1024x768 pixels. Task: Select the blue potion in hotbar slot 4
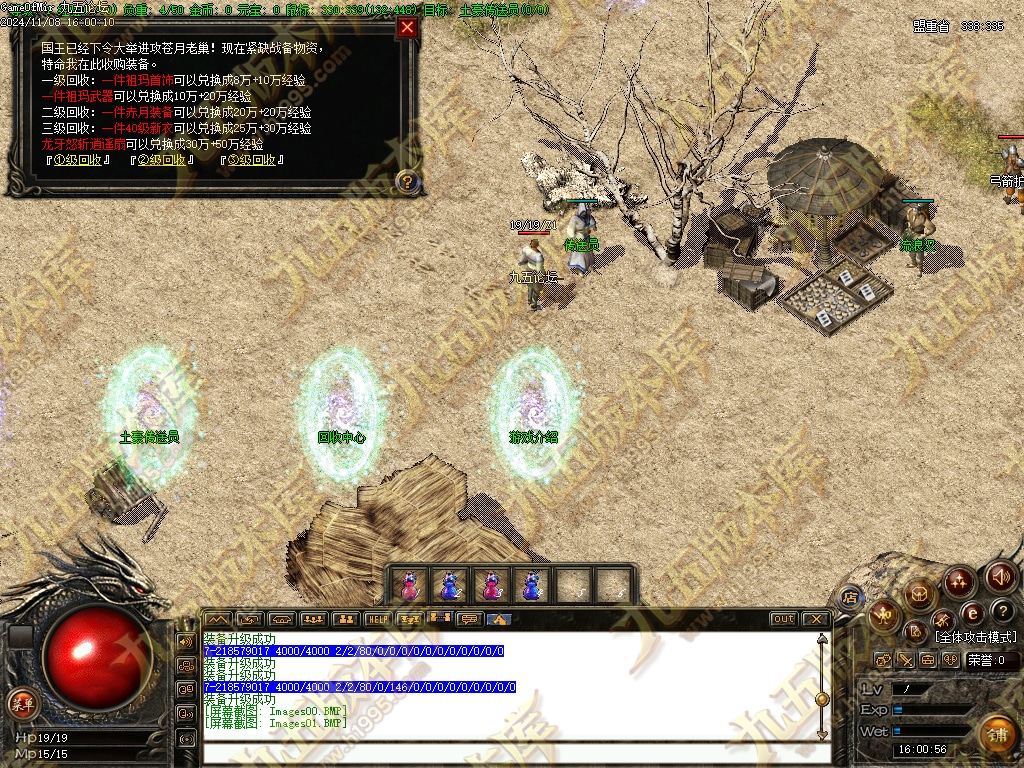click(x=531, y=585)
